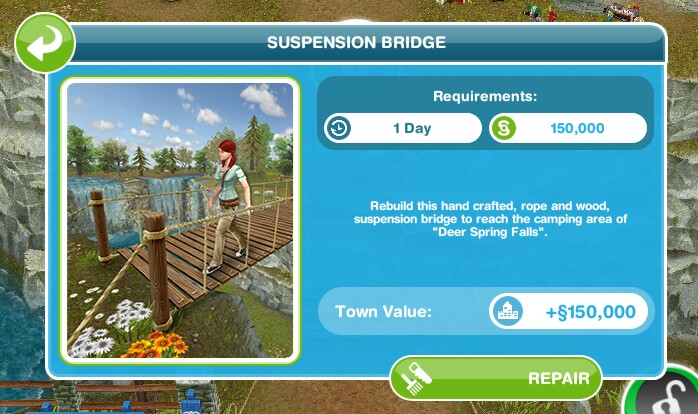This screenshot has height=414, width=698.
Task: Select the suspension bridge preview image
Action: coord(180,217)
